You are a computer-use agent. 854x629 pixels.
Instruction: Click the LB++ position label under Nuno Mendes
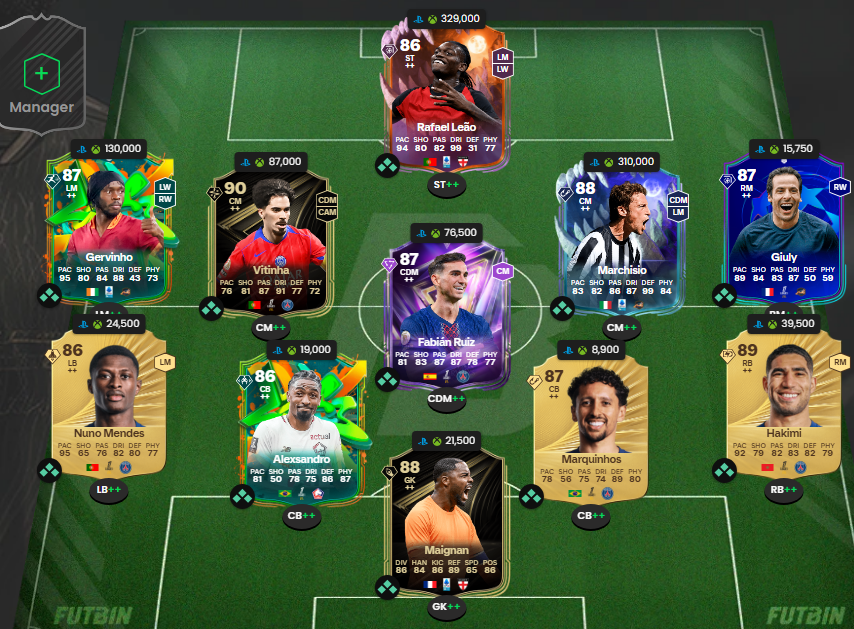point(109,490)
